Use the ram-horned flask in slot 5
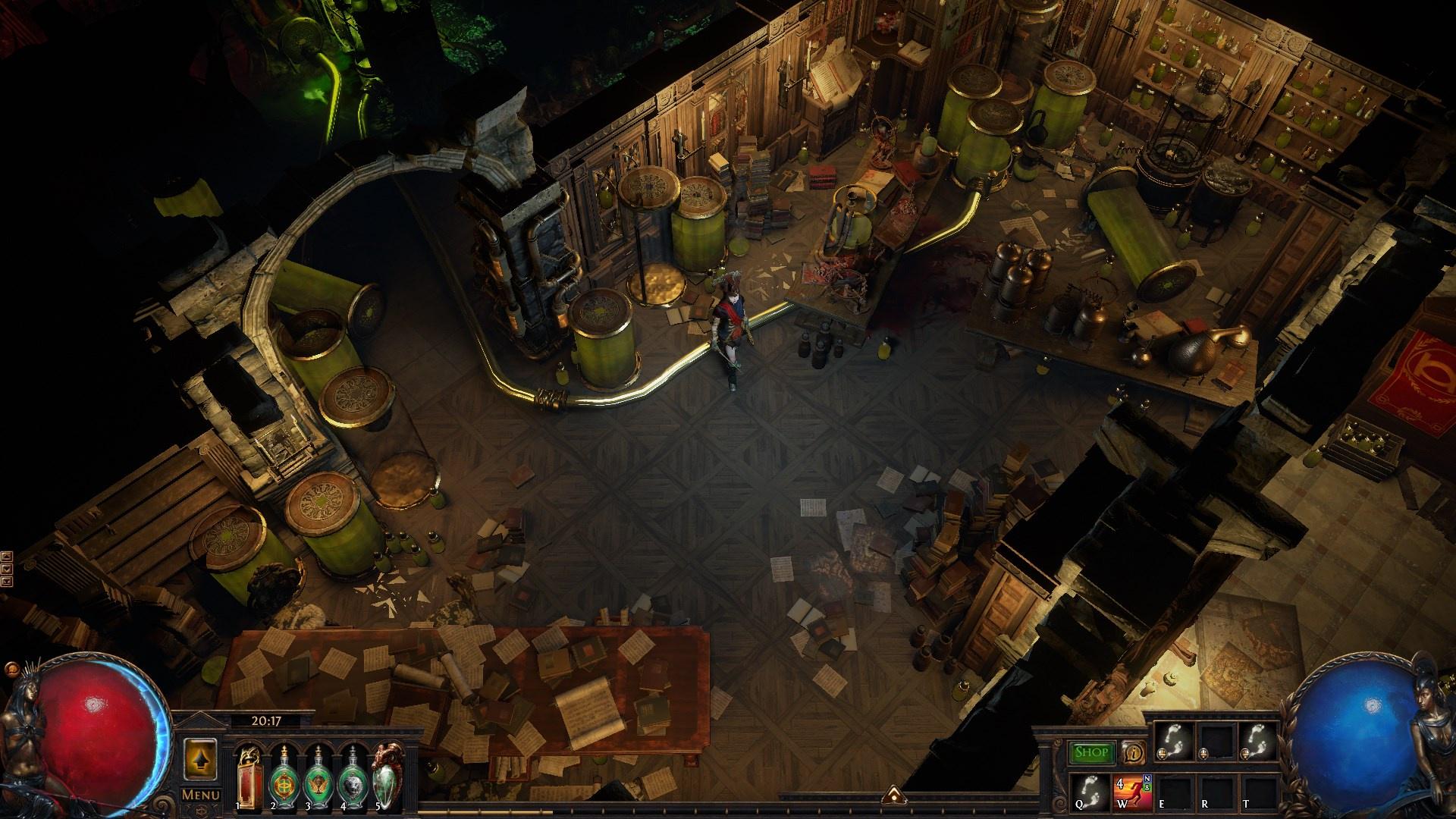The height and width of the screenshot is (819, 1456). 388,773
